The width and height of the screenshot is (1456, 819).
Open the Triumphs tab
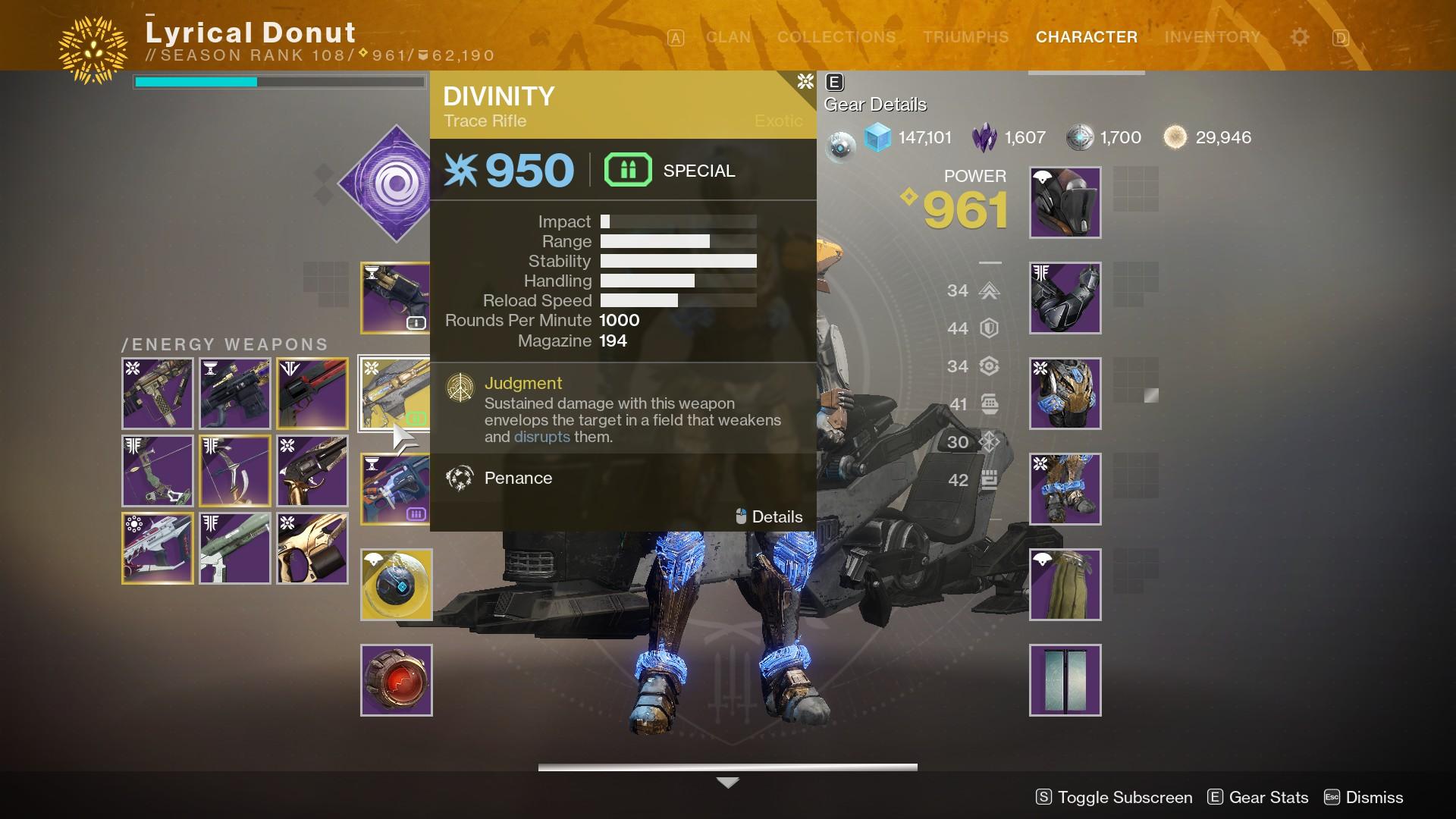click(965, 37)
